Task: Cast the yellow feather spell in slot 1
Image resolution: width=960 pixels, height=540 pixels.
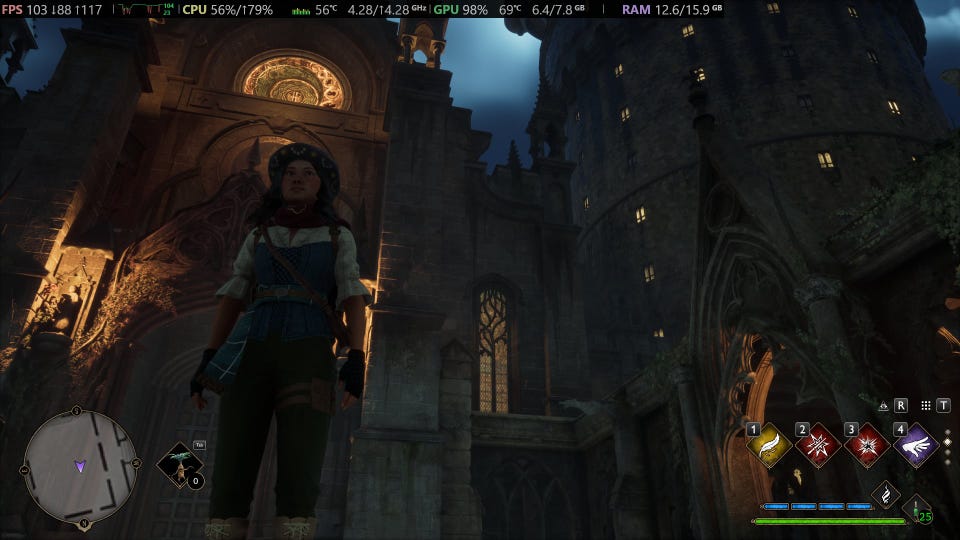Action: pyautogui.click(x=769, y=445)
